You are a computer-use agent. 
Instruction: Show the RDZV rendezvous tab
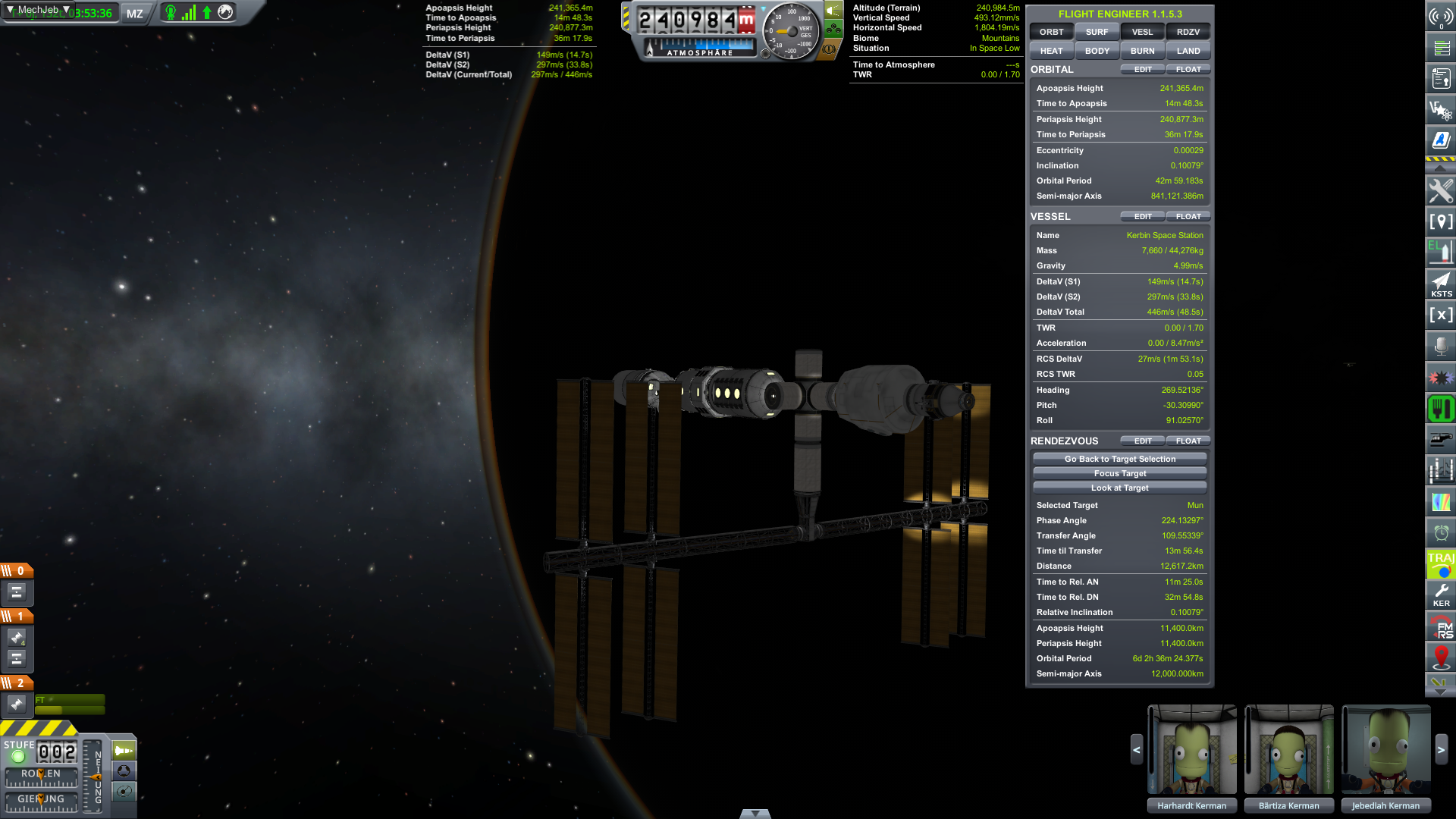click(x=1188, y=32)
